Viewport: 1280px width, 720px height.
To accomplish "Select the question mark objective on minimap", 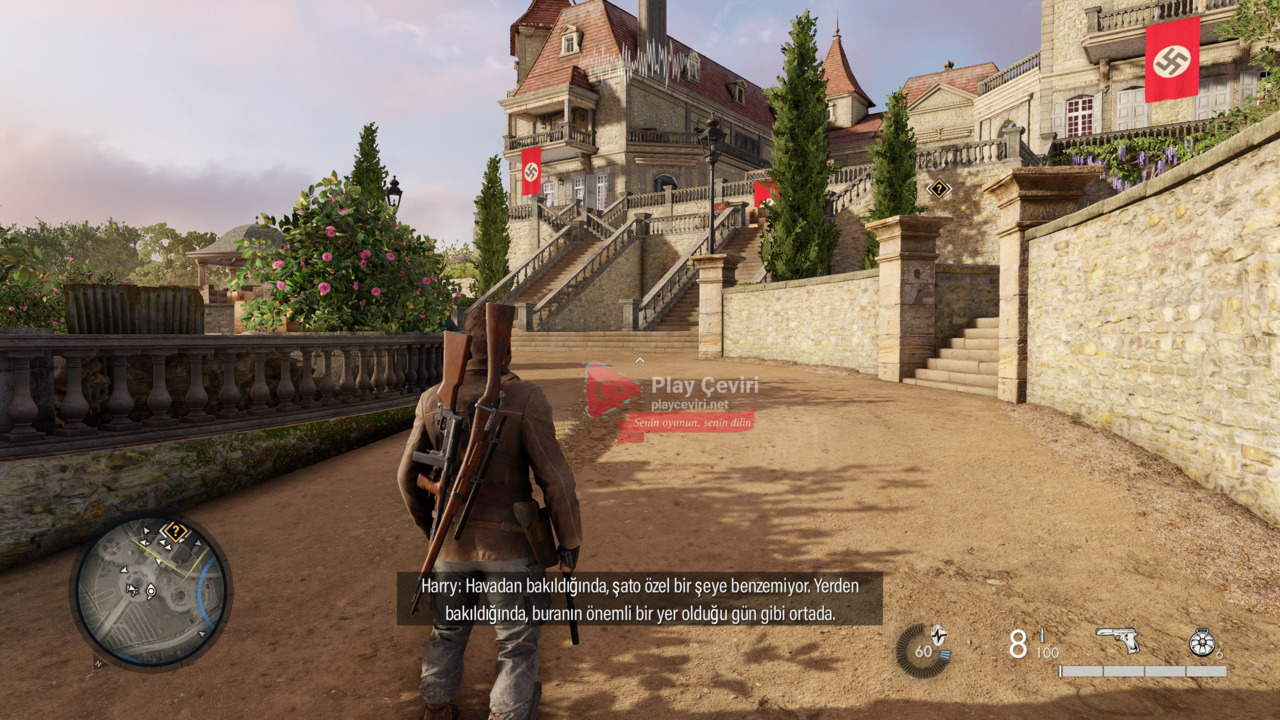I will click(x=175, y=531).
